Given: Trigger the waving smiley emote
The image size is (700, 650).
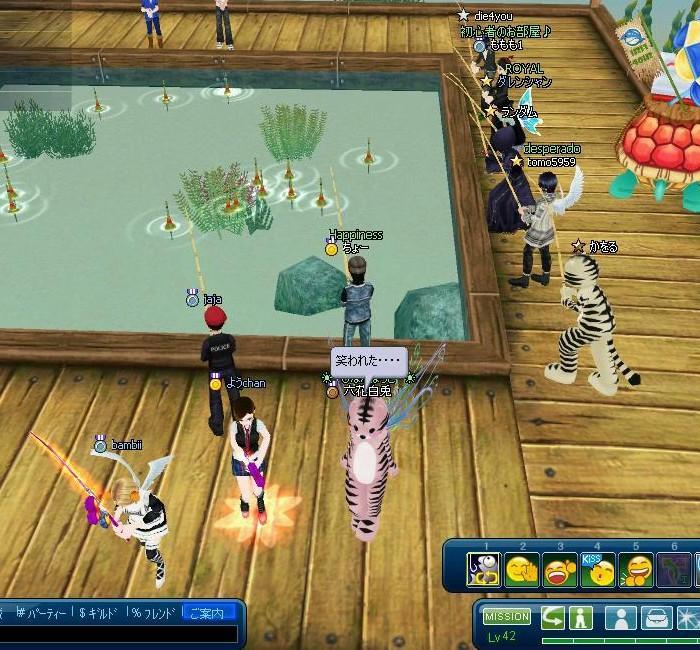Looking at the screenshot, I should [x=521, y=570].
